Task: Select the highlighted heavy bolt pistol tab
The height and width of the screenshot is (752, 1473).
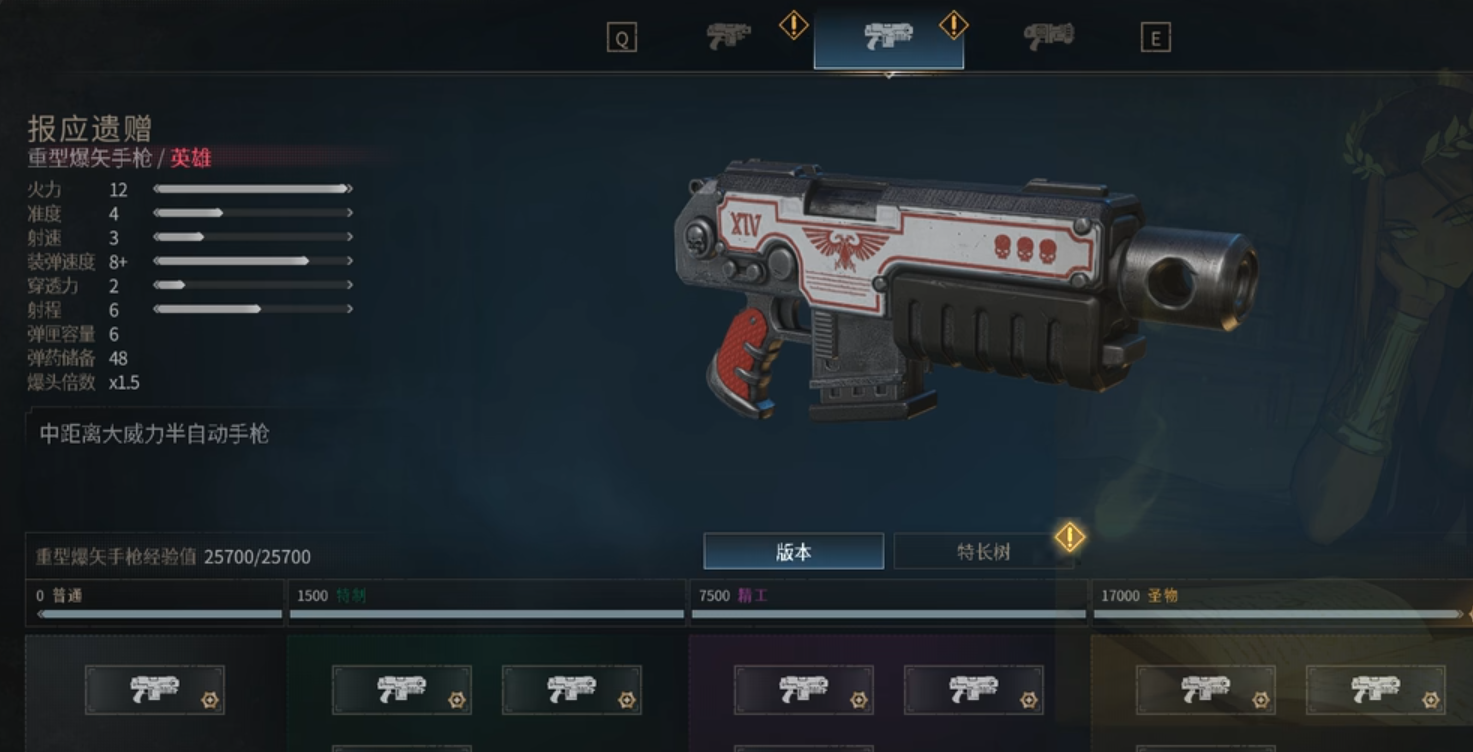Action: point(888,38)
